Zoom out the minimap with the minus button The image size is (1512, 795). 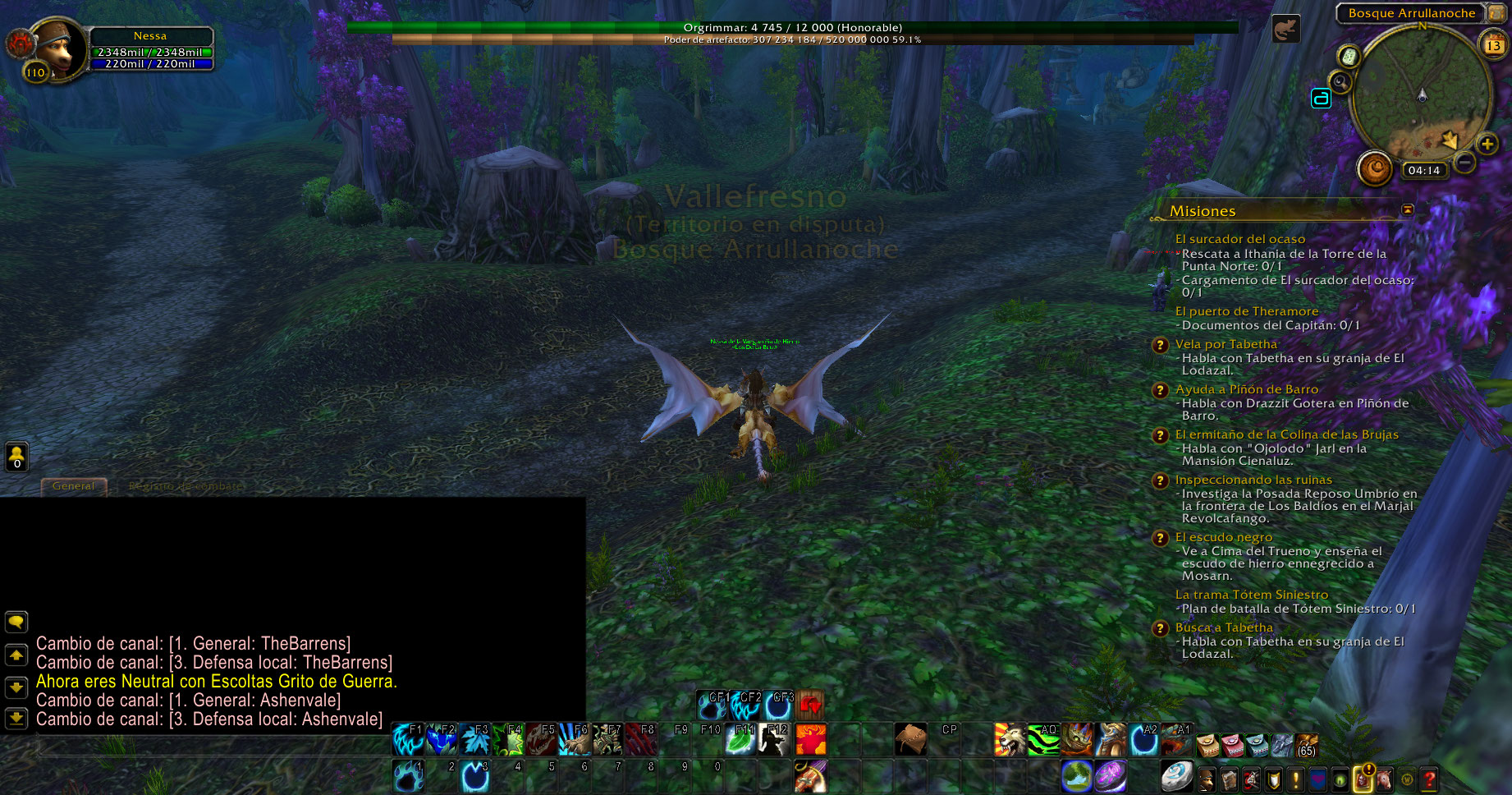pos(1464,163)
